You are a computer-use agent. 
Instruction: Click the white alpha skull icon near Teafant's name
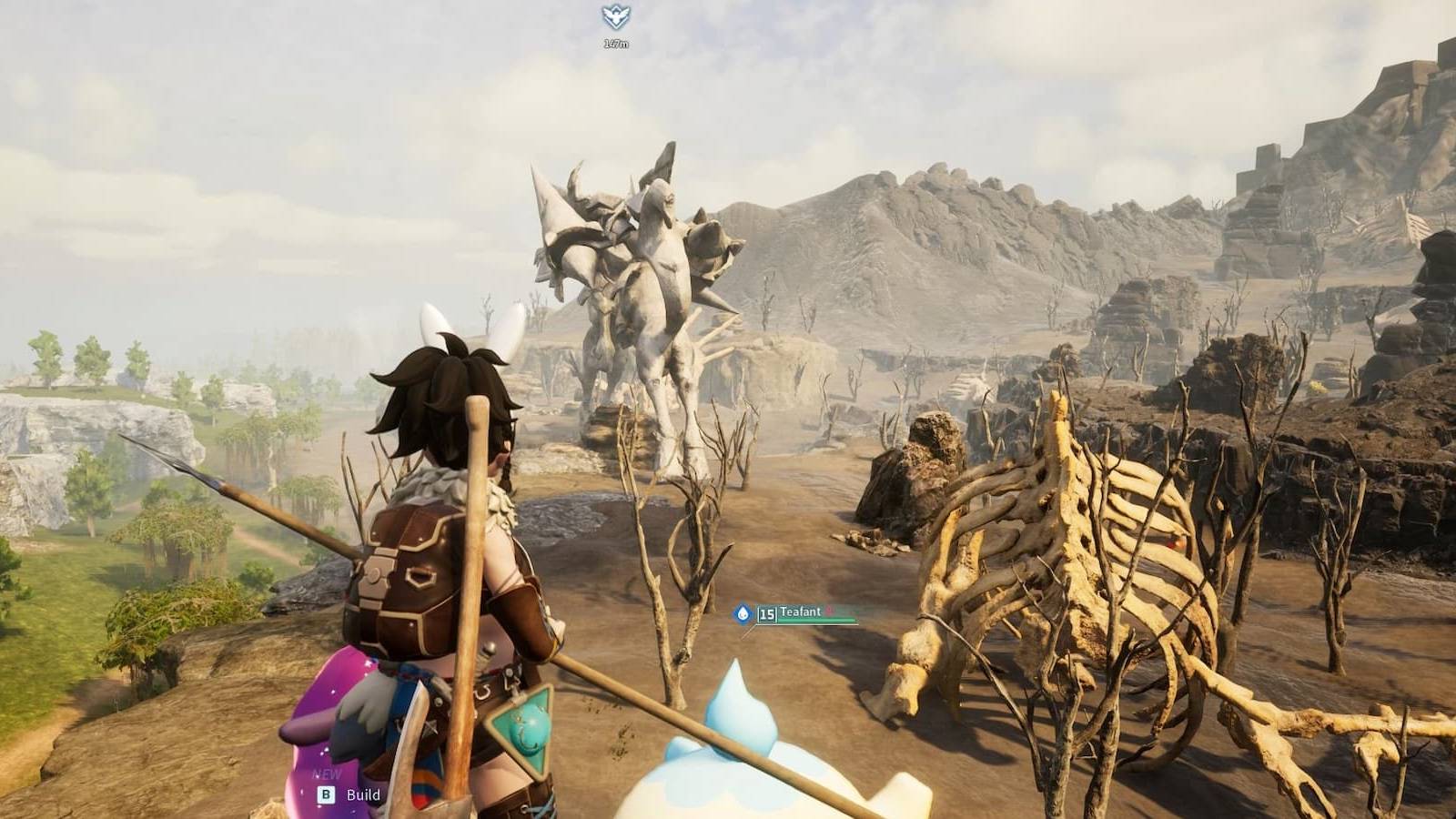coord(829,611)
